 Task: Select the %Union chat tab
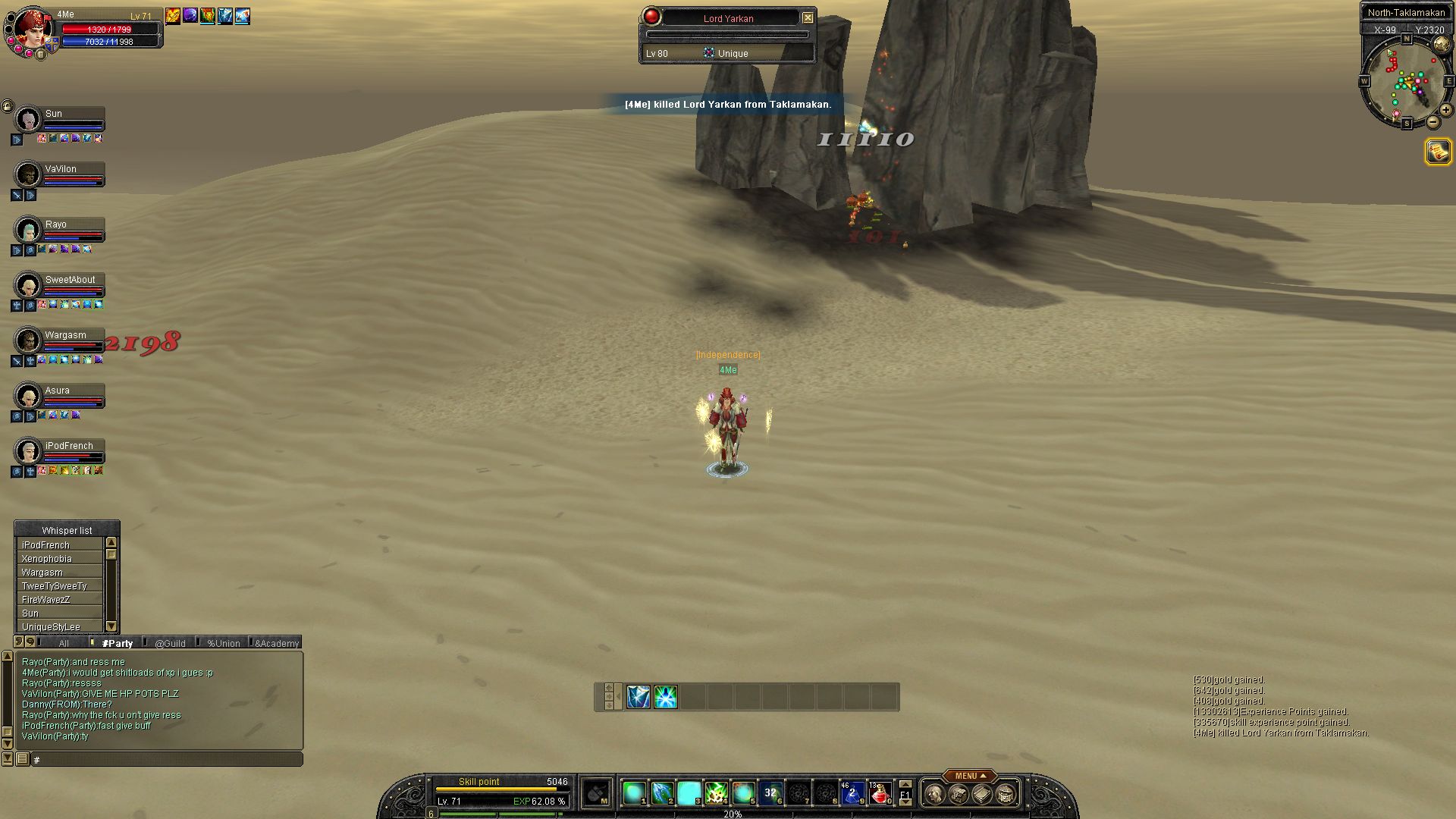(223, 643)
